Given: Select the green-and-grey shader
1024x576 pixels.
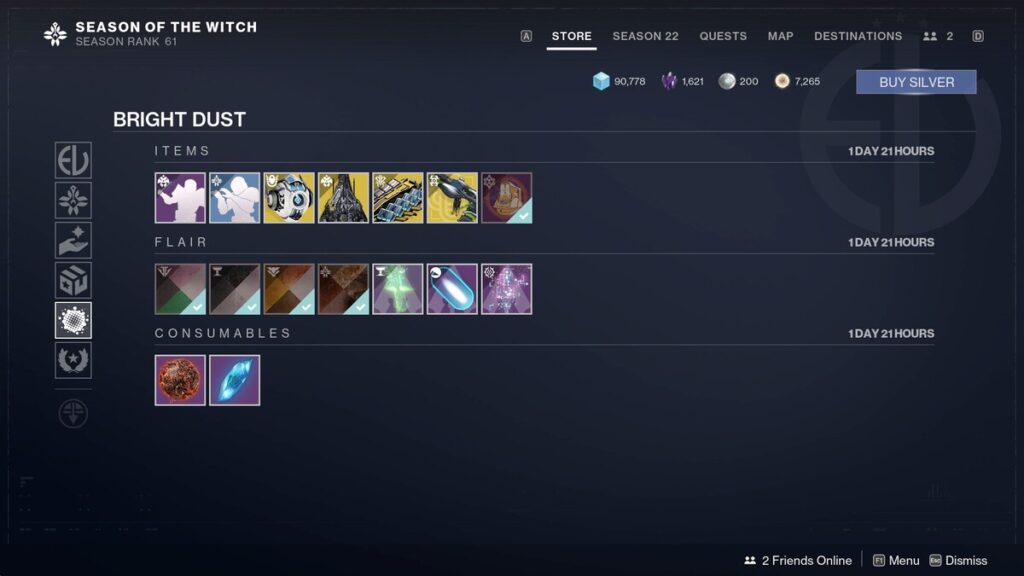Looking at the screenshot, I should coord(180,289).
